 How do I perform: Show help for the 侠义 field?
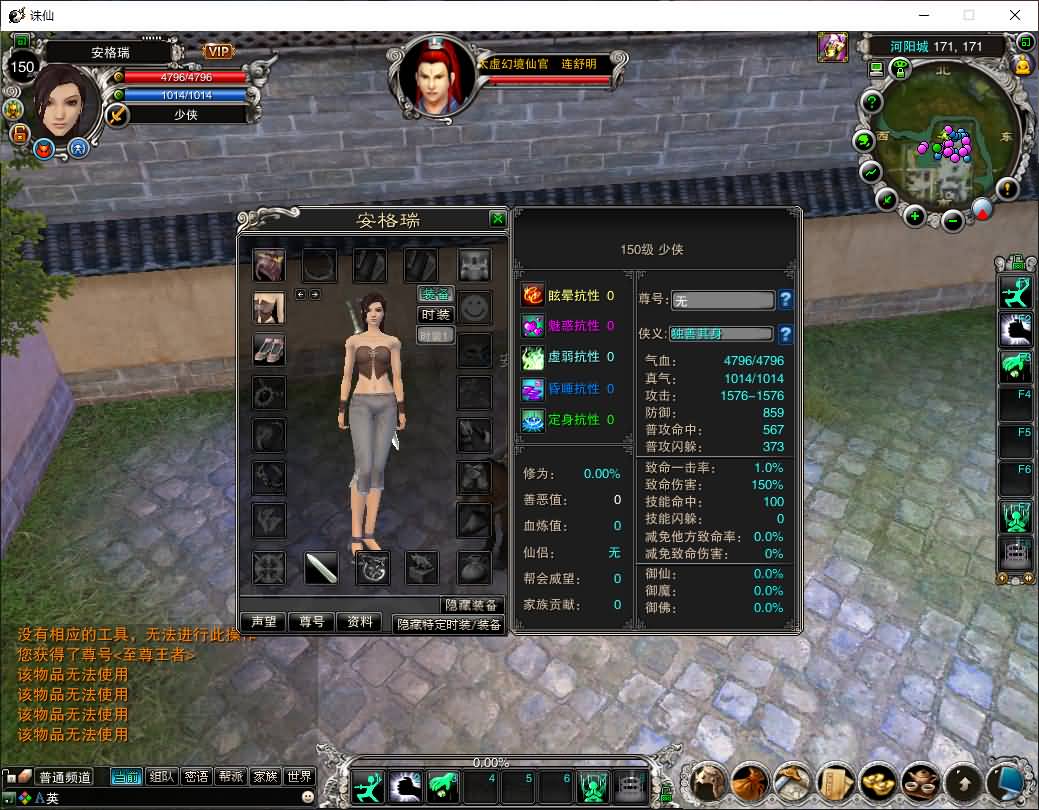coord(785,334)
